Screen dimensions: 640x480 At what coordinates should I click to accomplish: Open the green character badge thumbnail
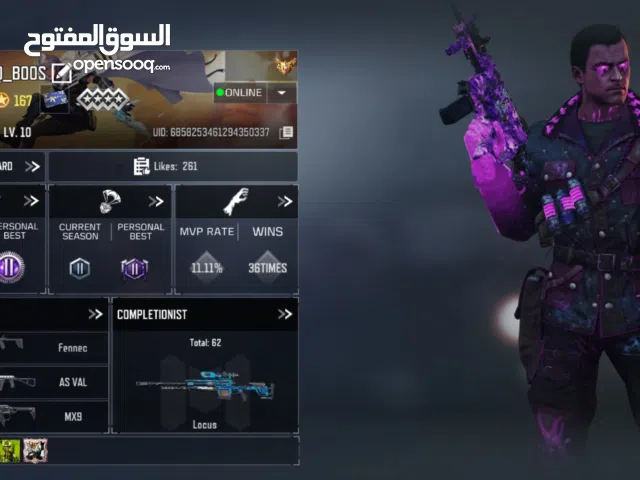(x=10, y=450)
